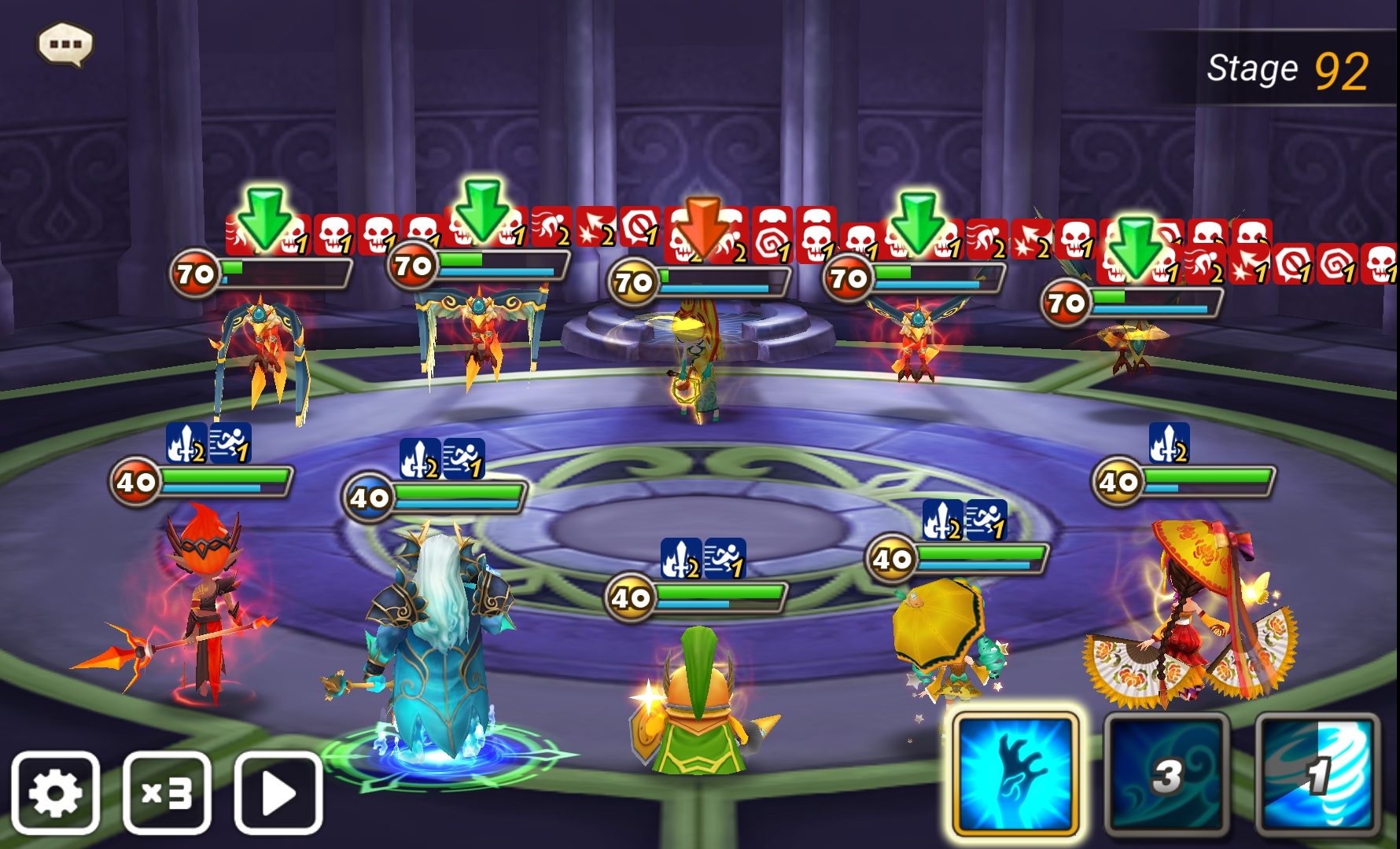The image size is (1400, 849).
Task: Select the dark swirl skill on cooldown 3
Action: click(x=1166, y=774)
